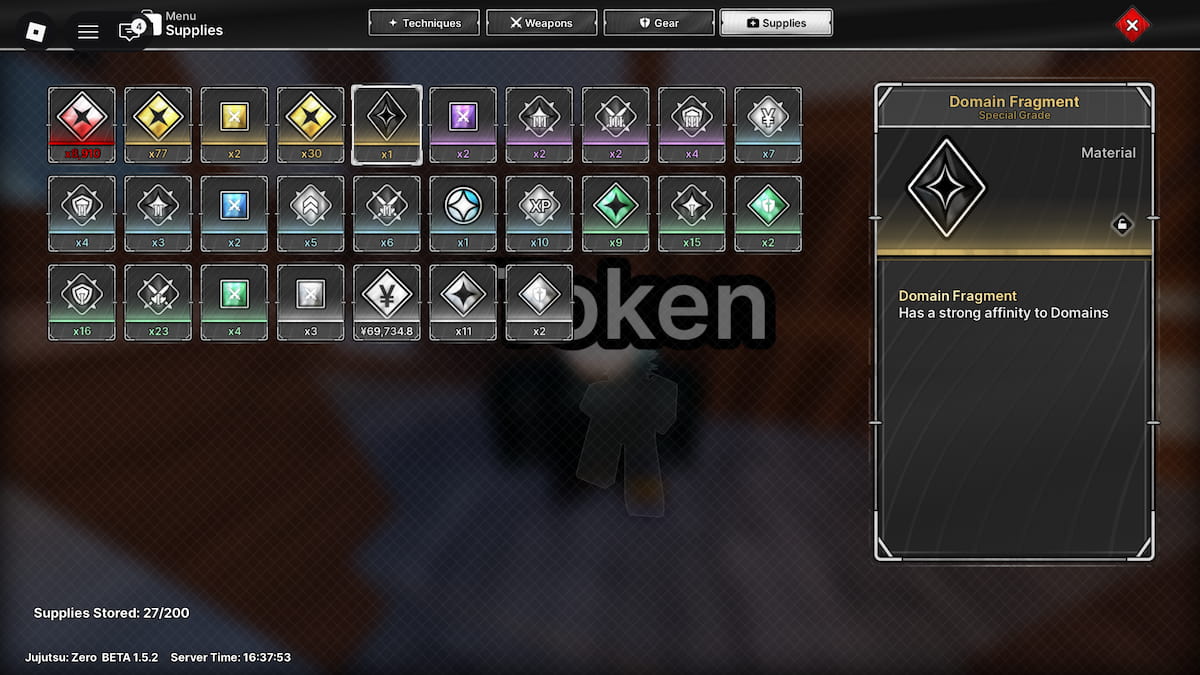The height and width of the screenshot is (675, 1200).
Task: Show the Gear tab
Action: pos(659,23)
